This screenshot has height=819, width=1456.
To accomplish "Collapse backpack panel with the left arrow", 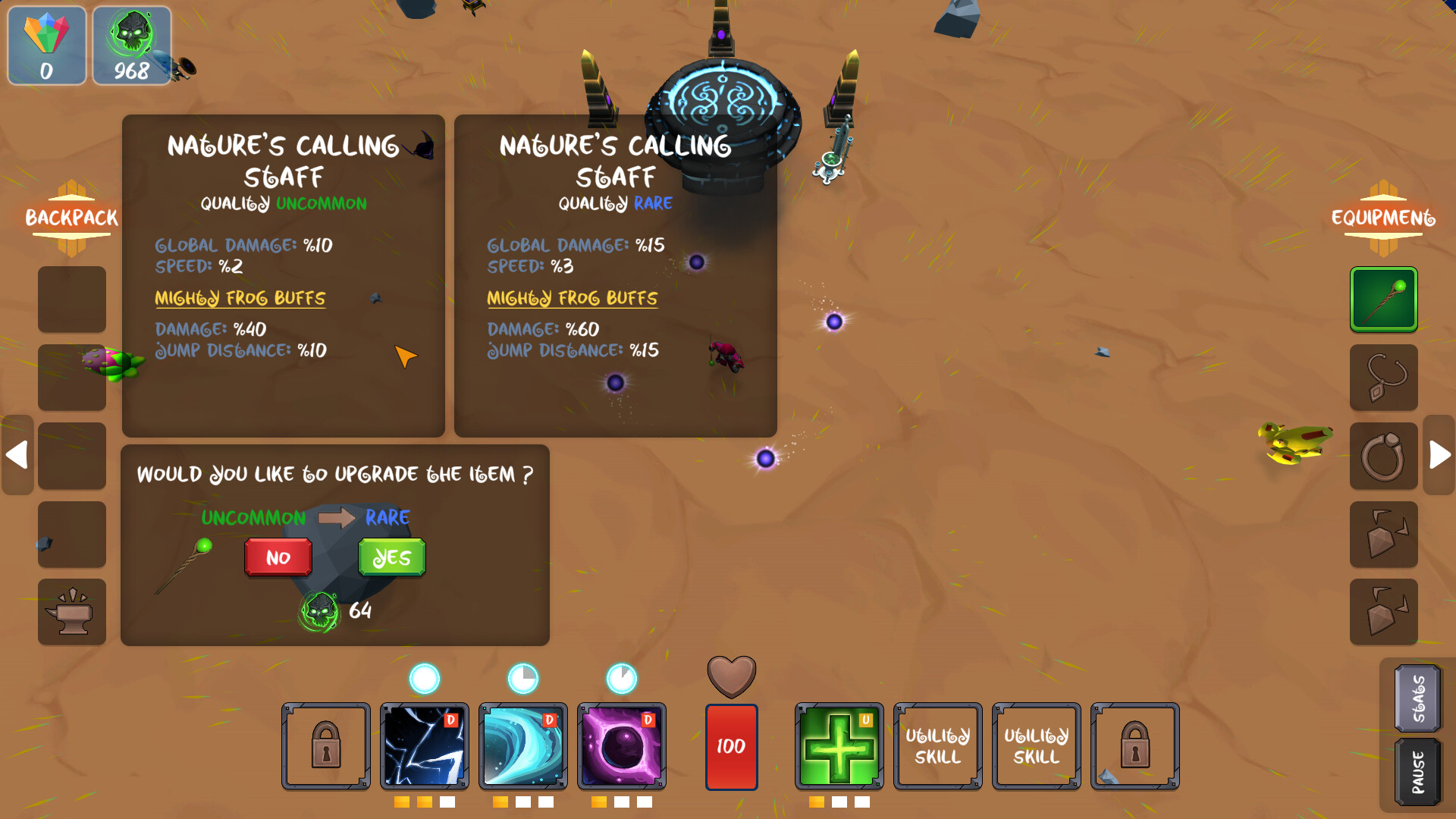I will pos(17,455).
